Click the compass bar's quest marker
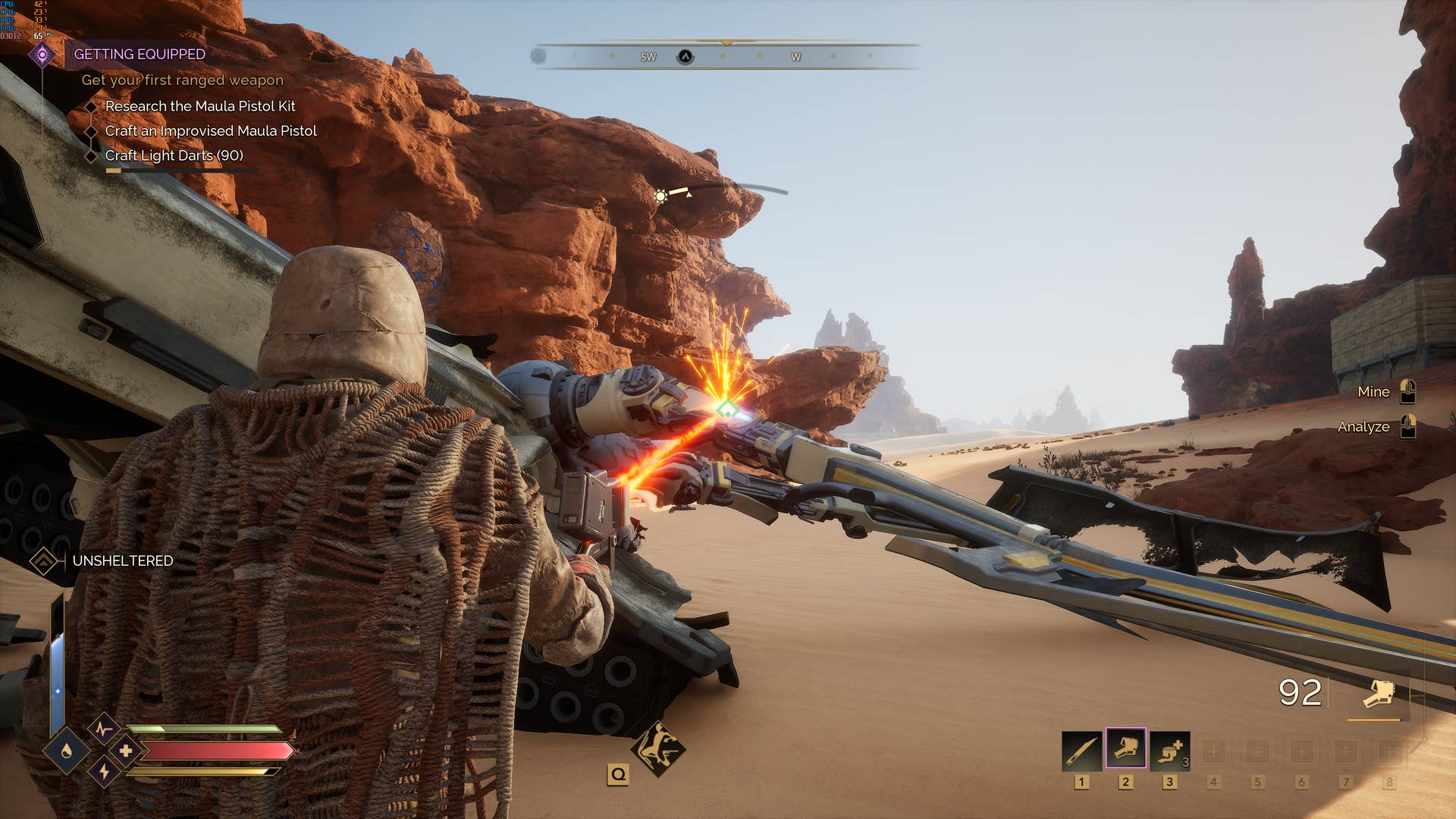The image size is (1456, 819). pos(685,57)
